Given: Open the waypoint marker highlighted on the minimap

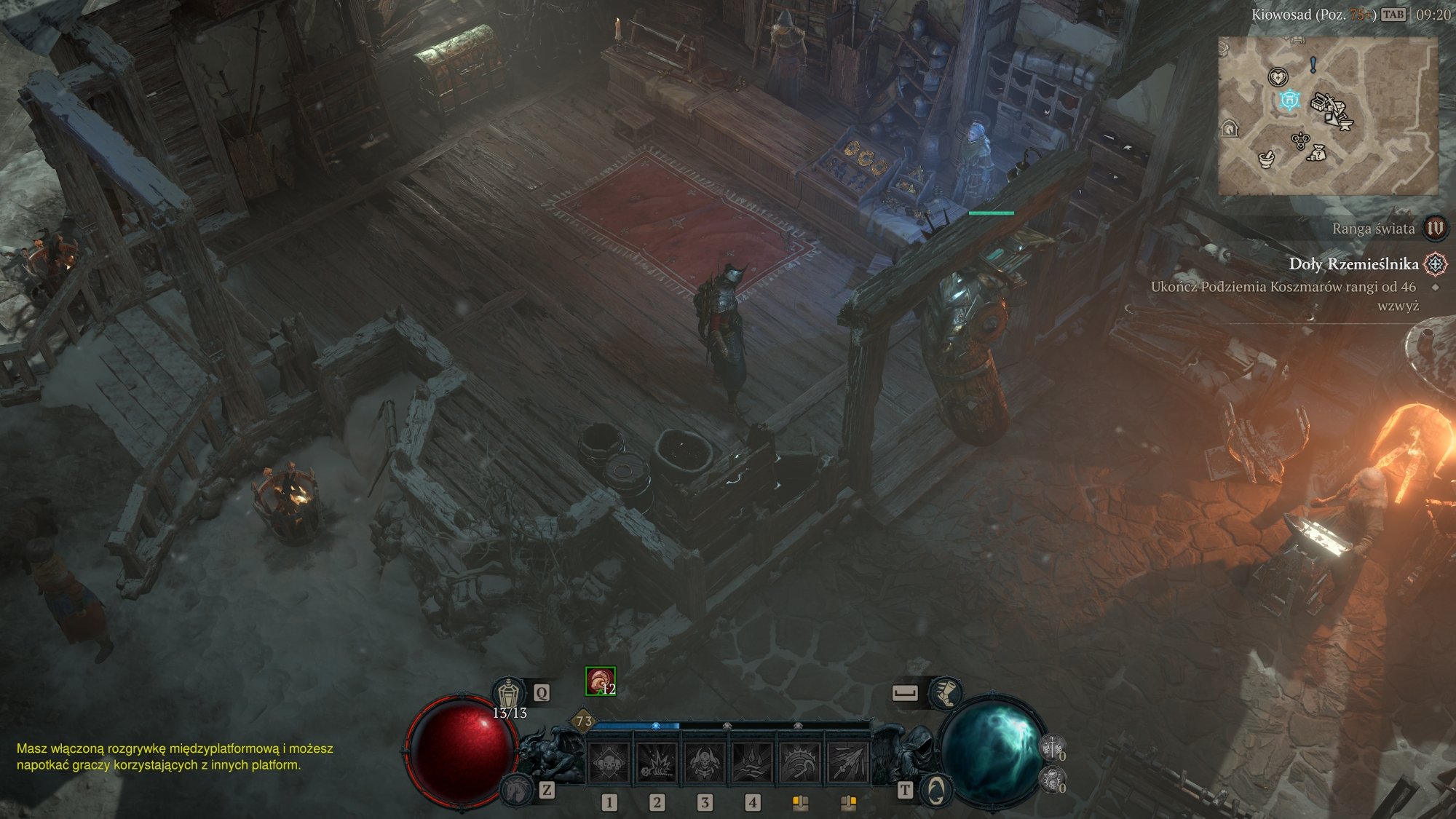Looking at the screenshot, I should (x=1289, y=100).
